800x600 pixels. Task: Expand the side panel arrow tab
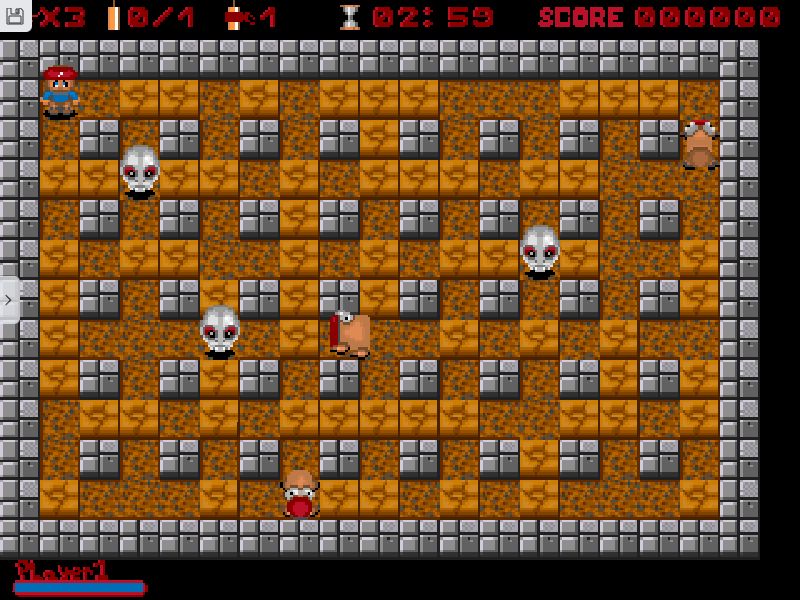9,299
